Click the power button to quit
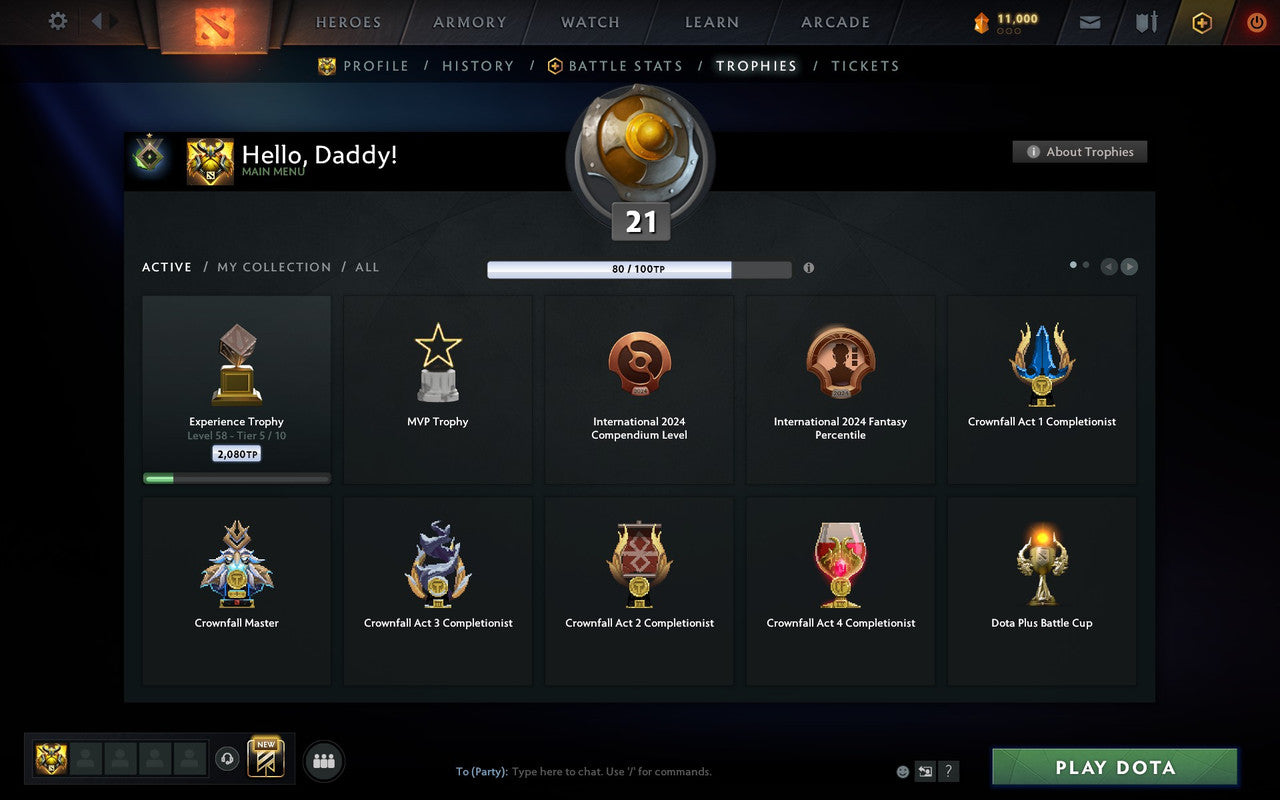 [1256, 22]
